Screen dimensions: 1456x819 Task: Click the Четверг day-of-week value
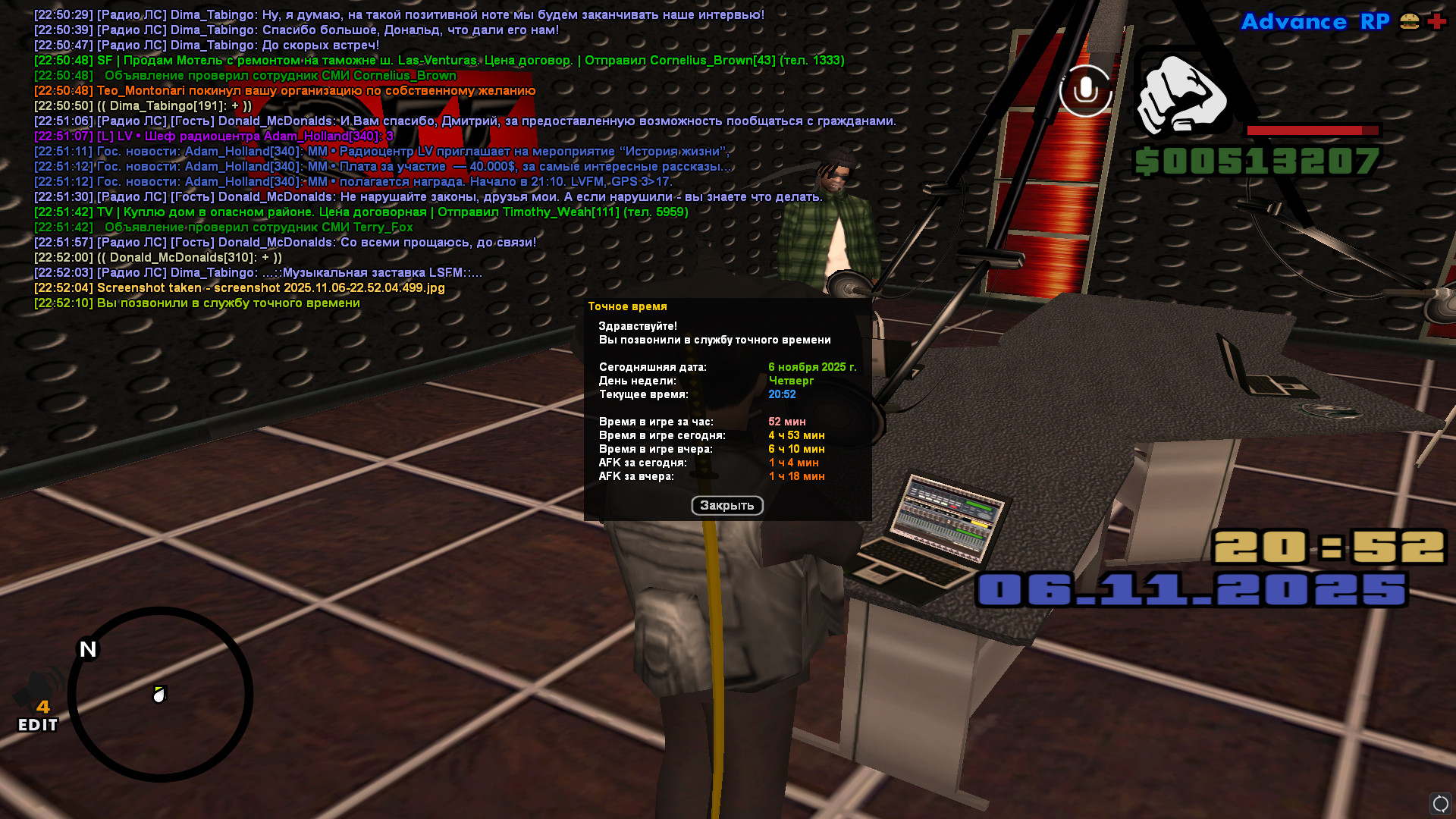pos(790,381)
